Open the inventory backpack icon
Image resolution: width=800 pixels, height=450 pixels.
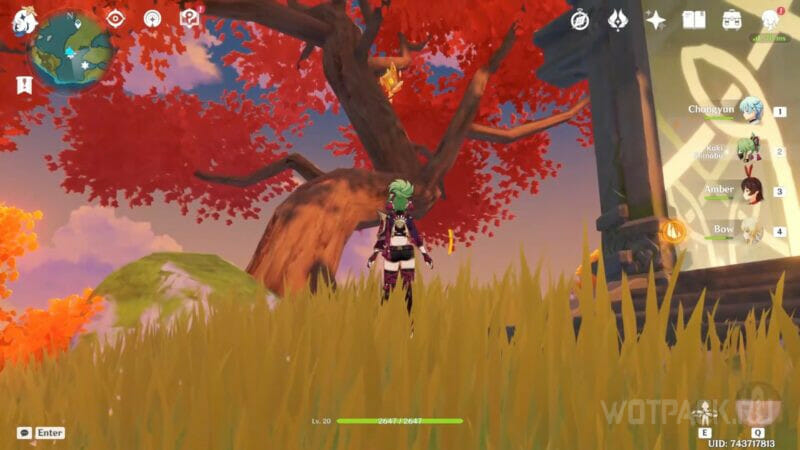pos(732,19)
